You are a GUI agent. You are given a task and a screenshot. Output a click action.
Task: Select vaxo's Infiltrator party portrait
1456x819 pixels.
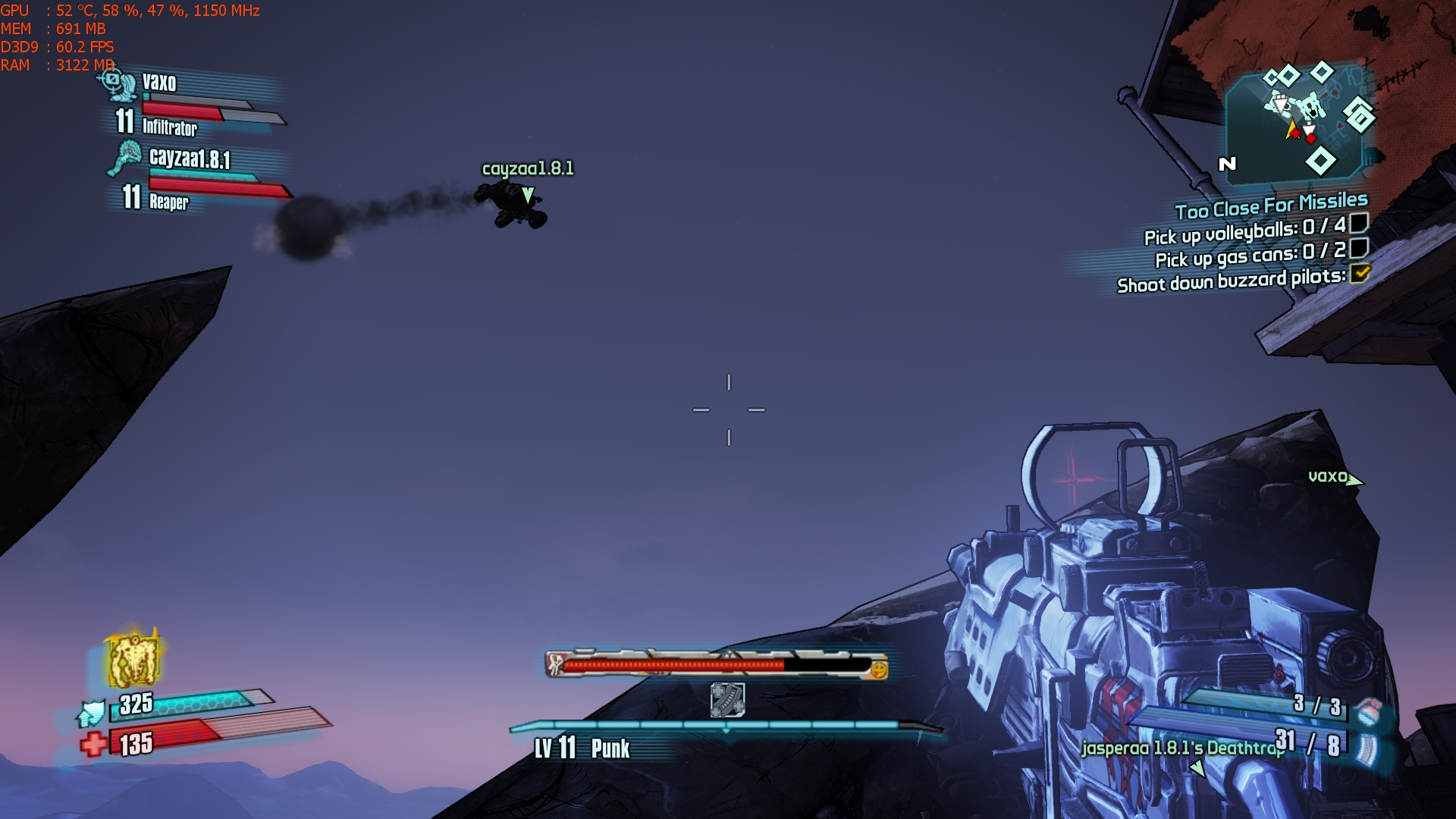(118, 83)
